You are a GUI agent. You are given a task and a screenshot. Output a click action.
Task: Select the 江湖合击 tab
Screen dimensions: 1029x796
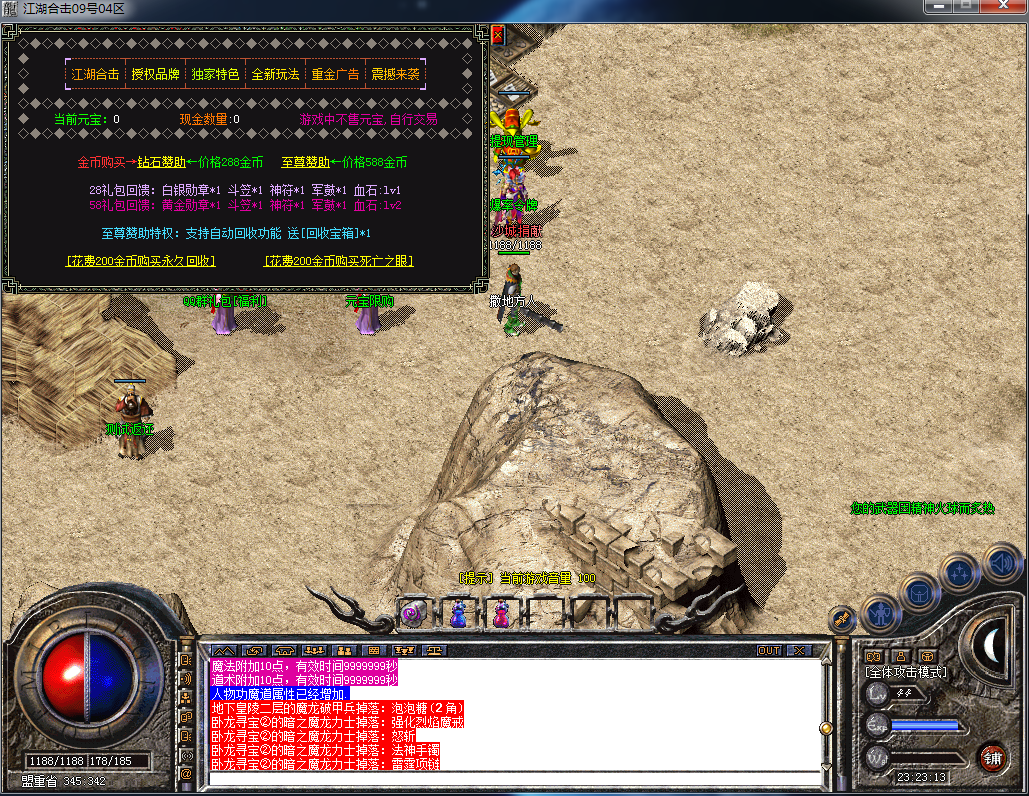96,74
